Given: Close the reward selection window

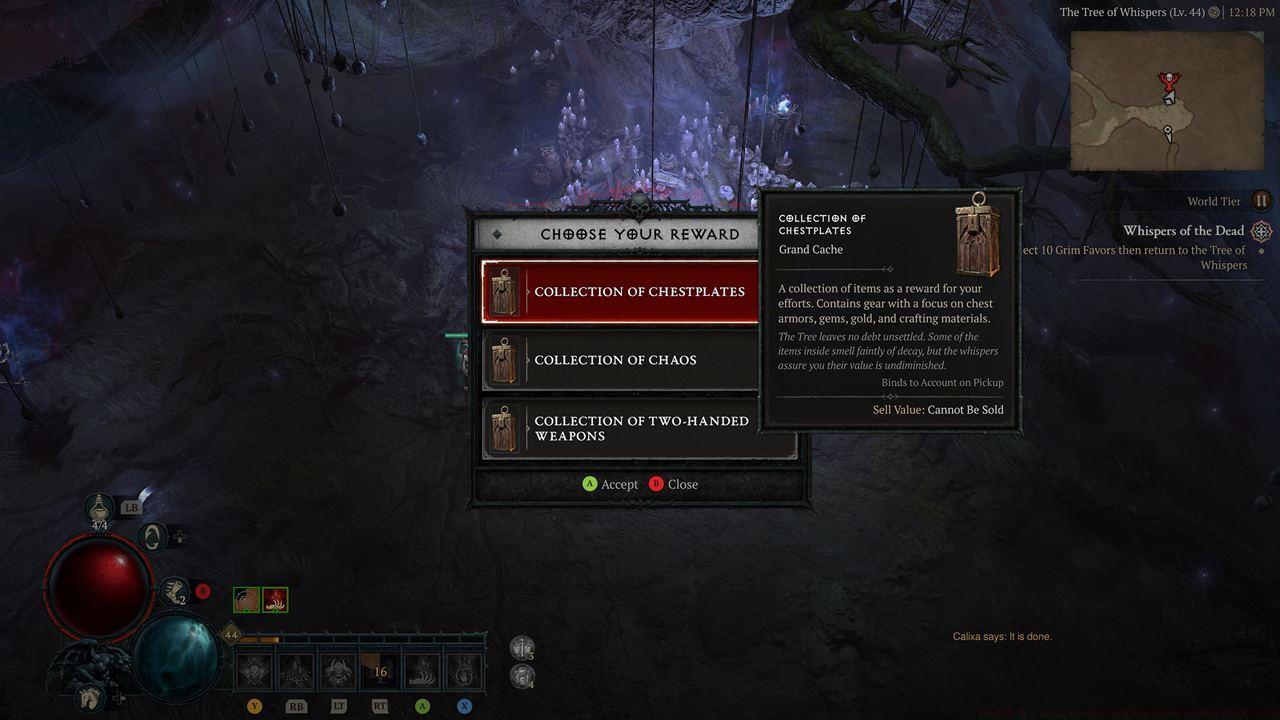Looking at the screenshot, I should [x=674, y=484].
